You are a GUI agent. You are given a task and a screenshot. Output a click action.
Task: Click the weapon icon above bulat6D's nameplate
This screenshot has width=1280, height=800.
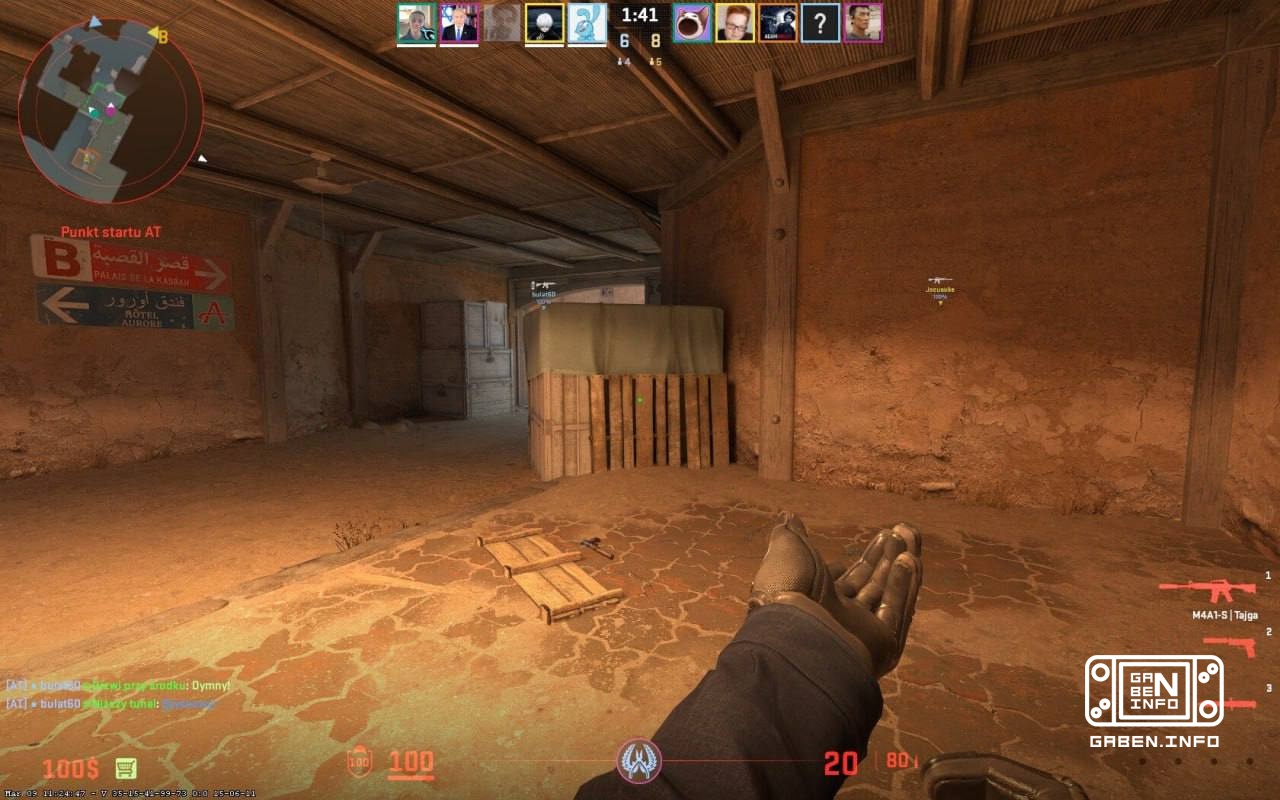click(x=547, y=282)
